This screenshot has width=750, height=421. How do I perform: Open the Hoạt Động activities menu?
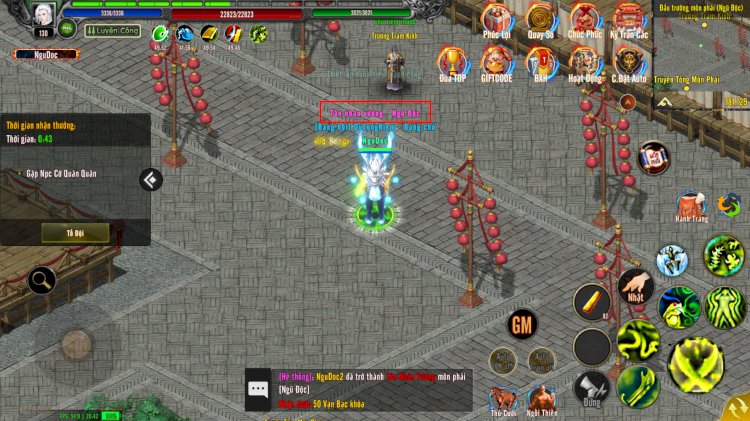click(x=585, y=64)
